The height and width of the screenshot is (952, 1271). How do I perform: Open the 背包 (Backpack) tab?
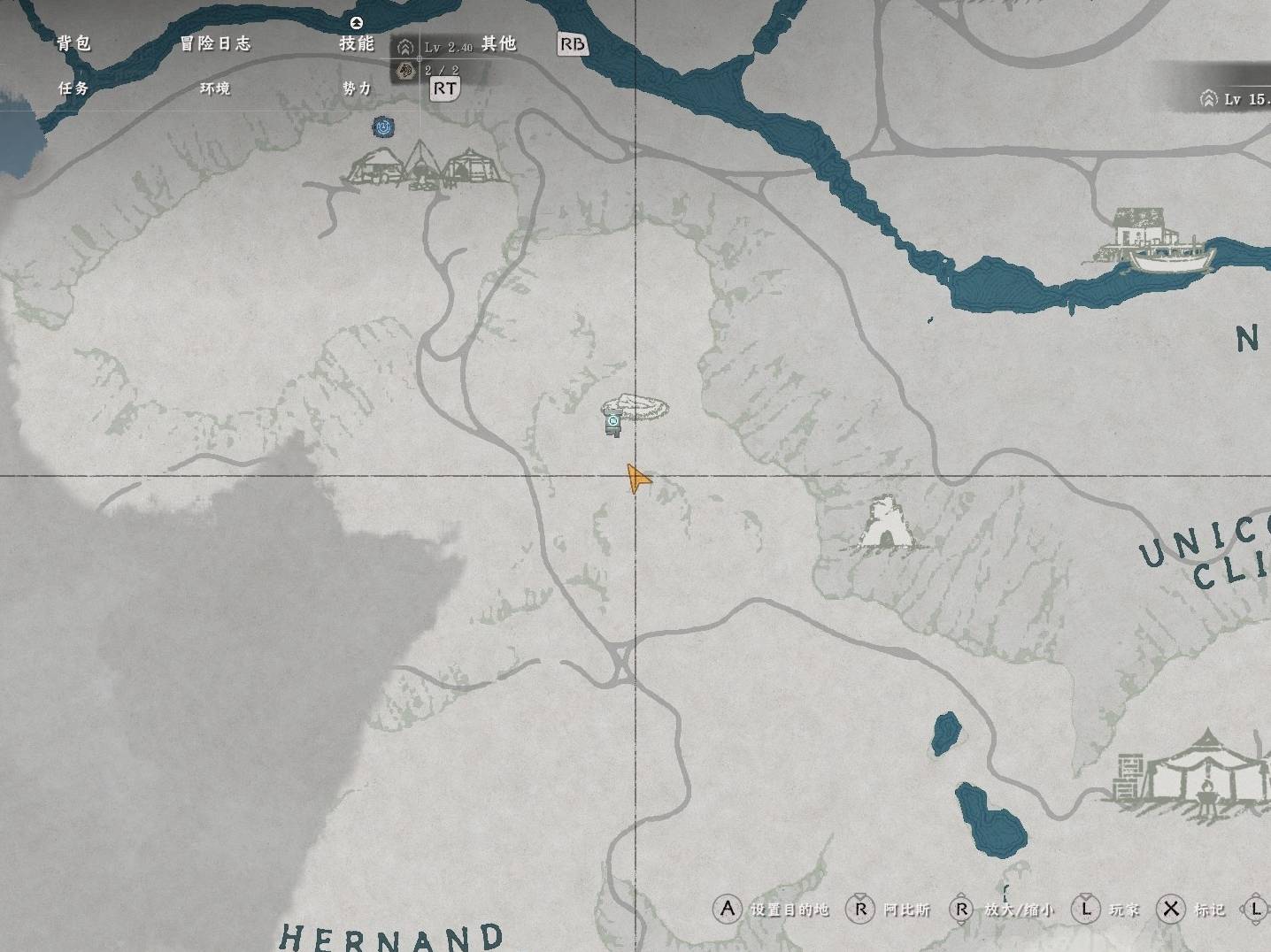tap(73, 43)
